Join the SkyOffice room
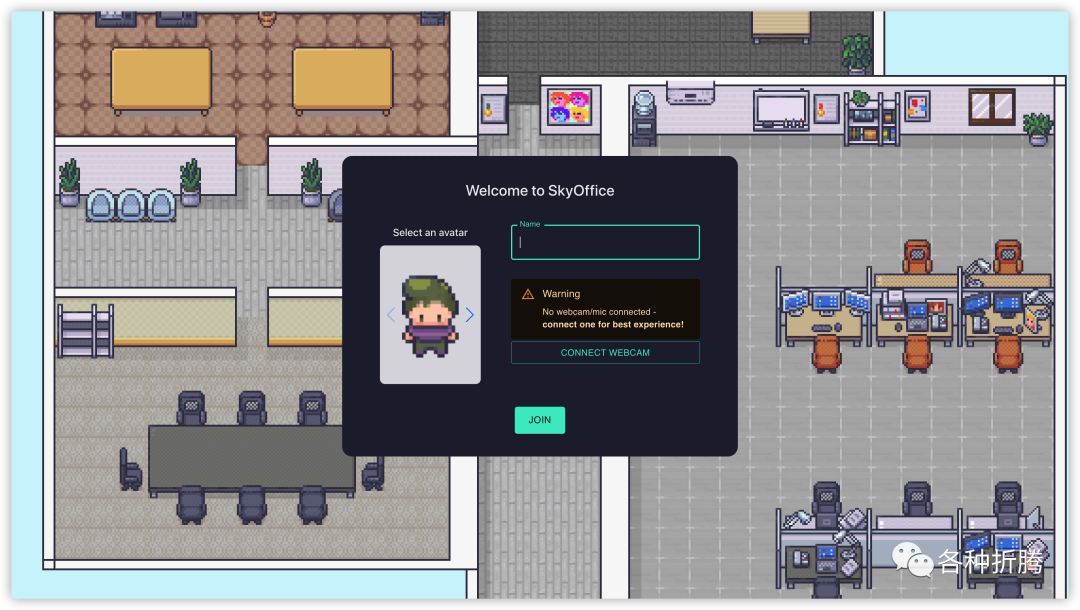 (x=540, y=420)
